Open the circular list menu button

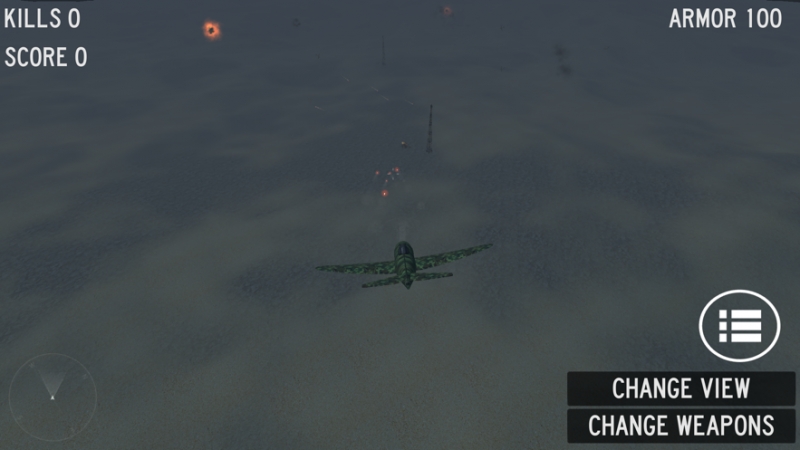739,326
